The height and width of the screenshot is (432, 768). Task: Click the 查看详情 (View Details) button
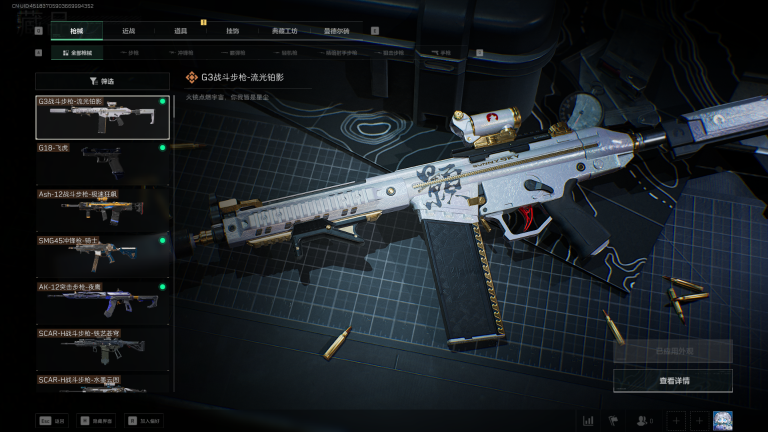[x=673, y=381]
